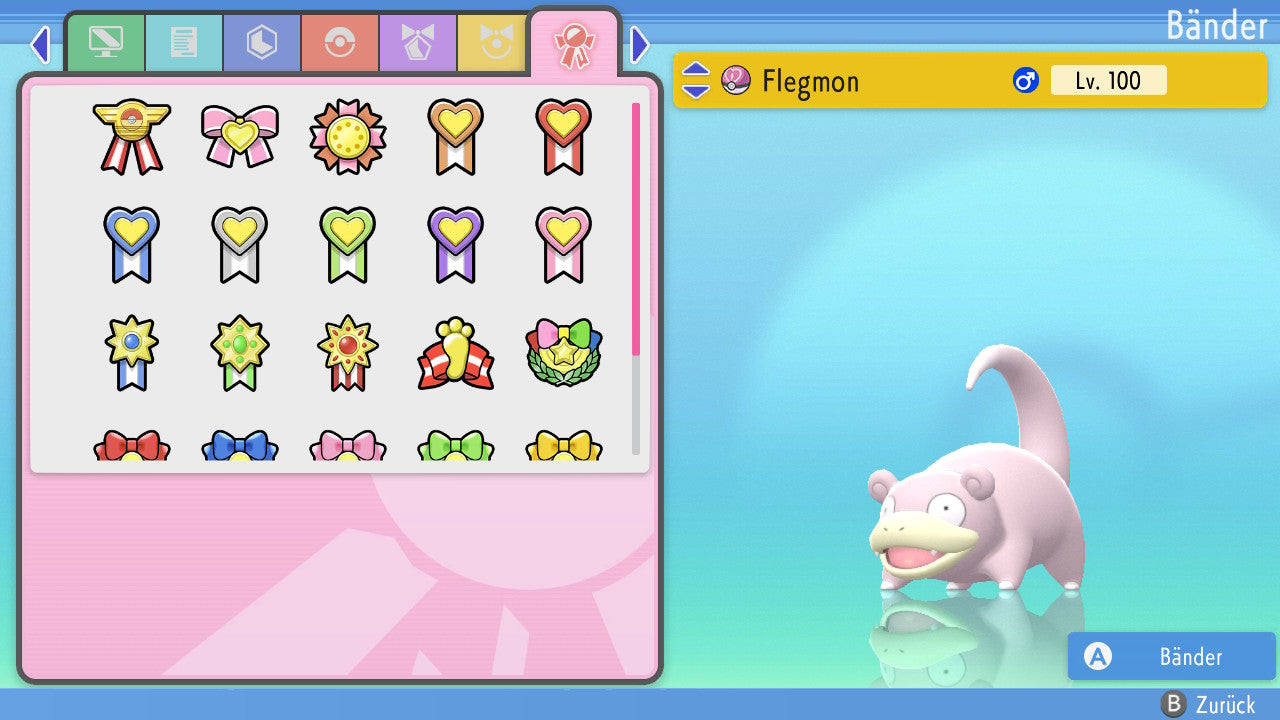Select the green heart ribbon
This screenshot has height=720, width=1280.
click(348, 243)
